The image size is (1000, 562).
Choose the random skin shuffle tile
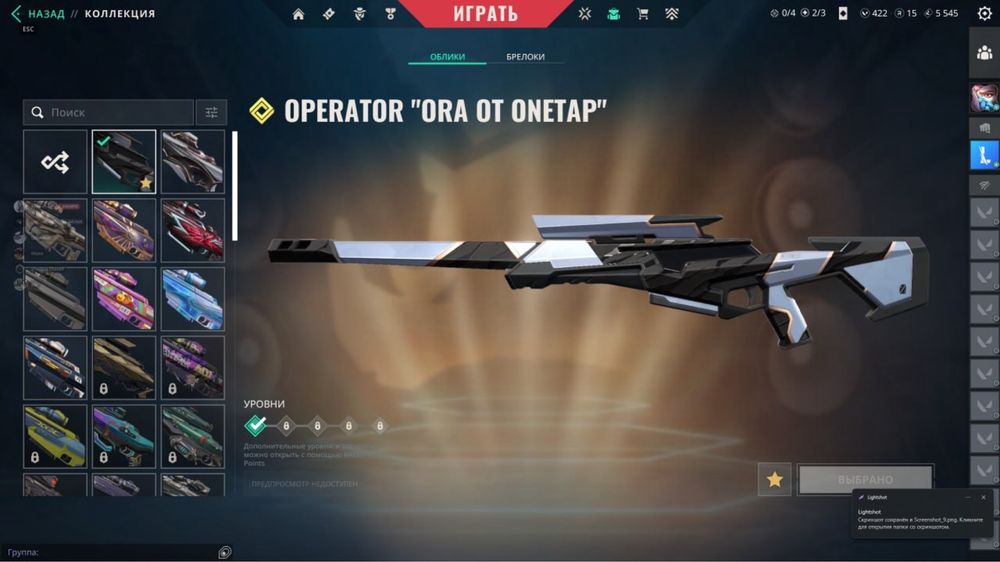click(x=55, y=162)
